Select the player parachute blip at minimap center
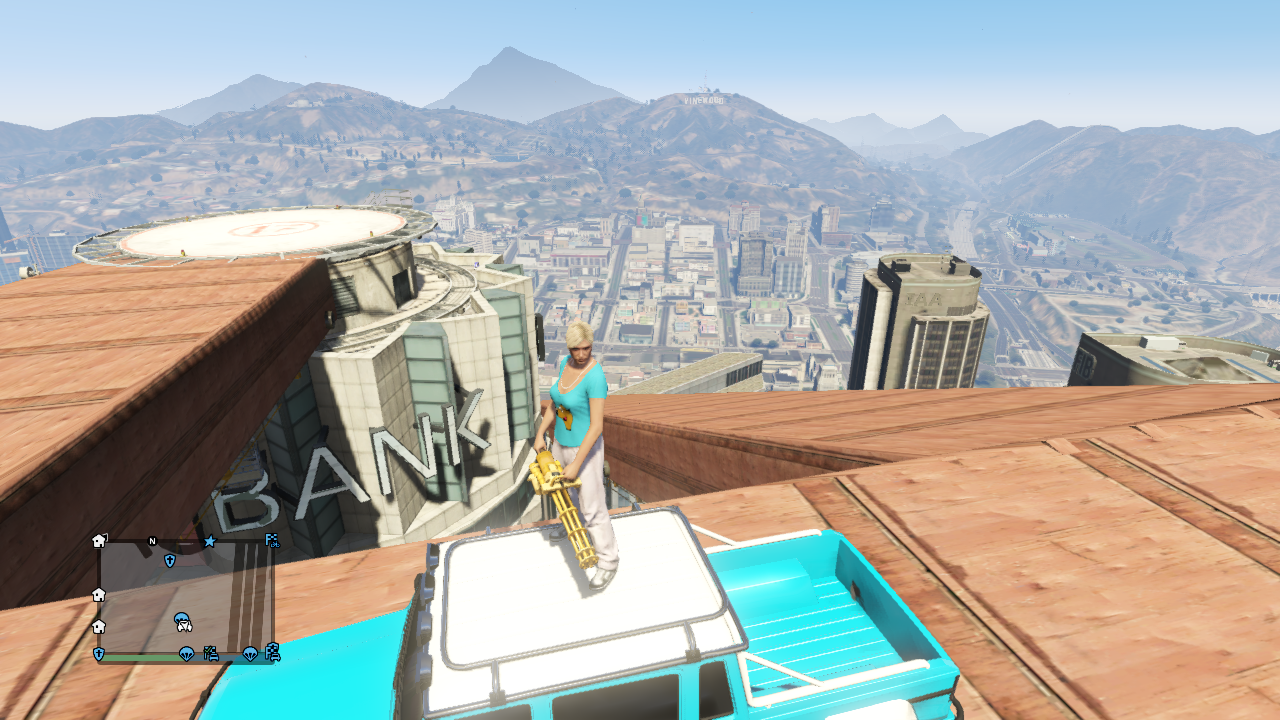 (182, 621)
